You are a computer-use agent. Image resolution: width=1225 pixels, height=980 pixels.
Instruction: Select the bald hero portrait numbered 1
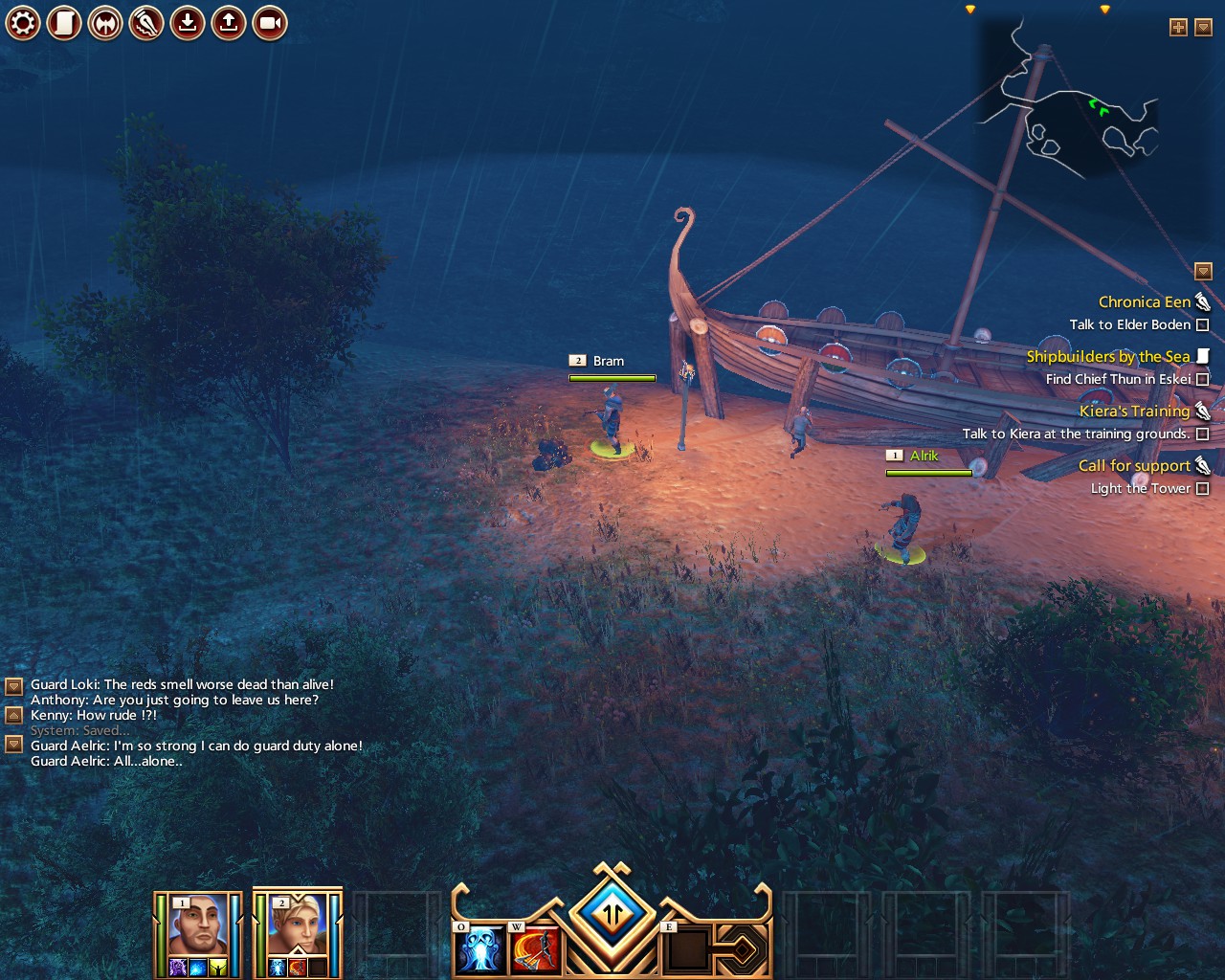(x=197, y=926)
